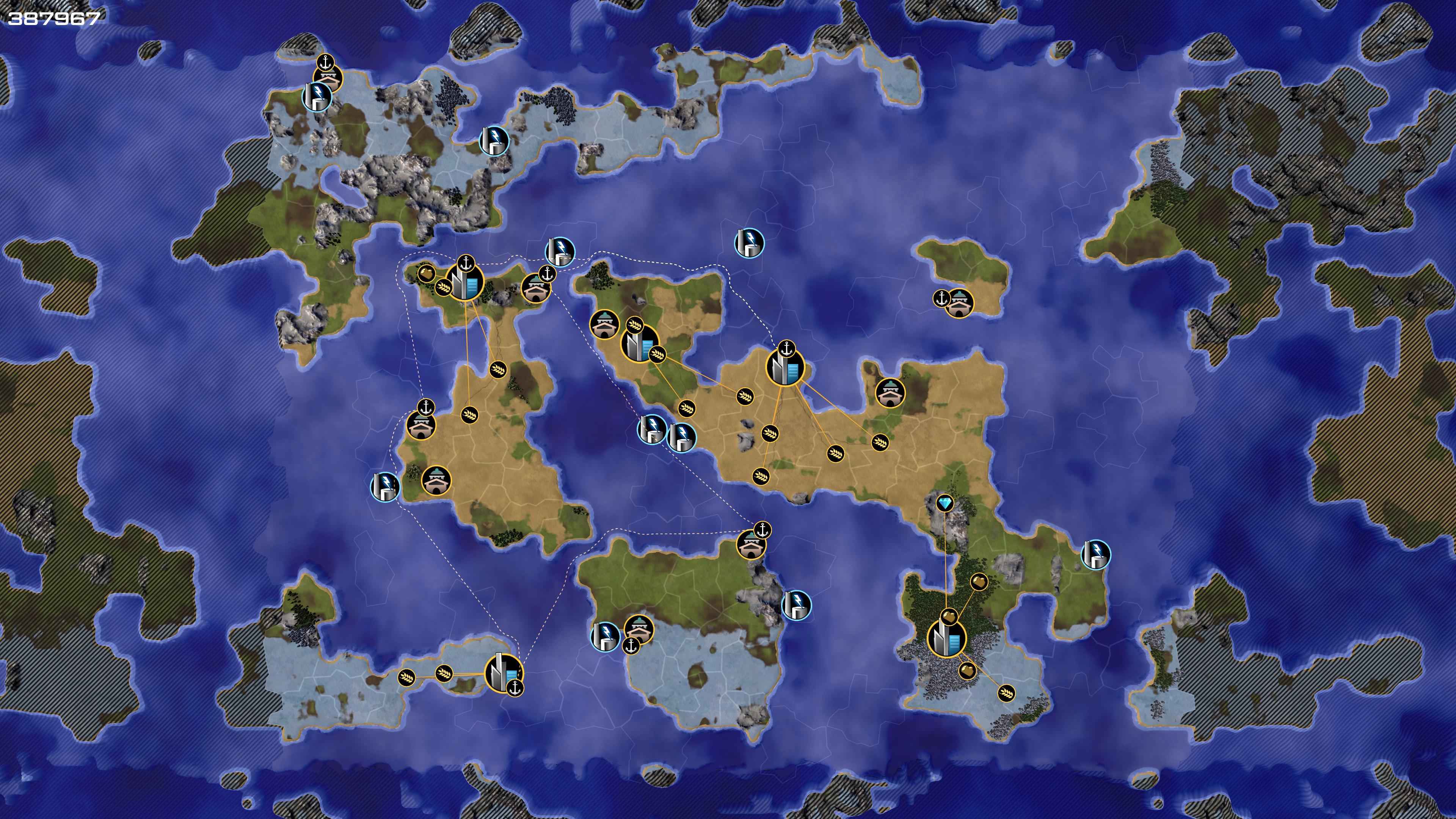Select the blue diamond resource marker
This screenshot has width=1456, height=819.
[x=945, y=503]
